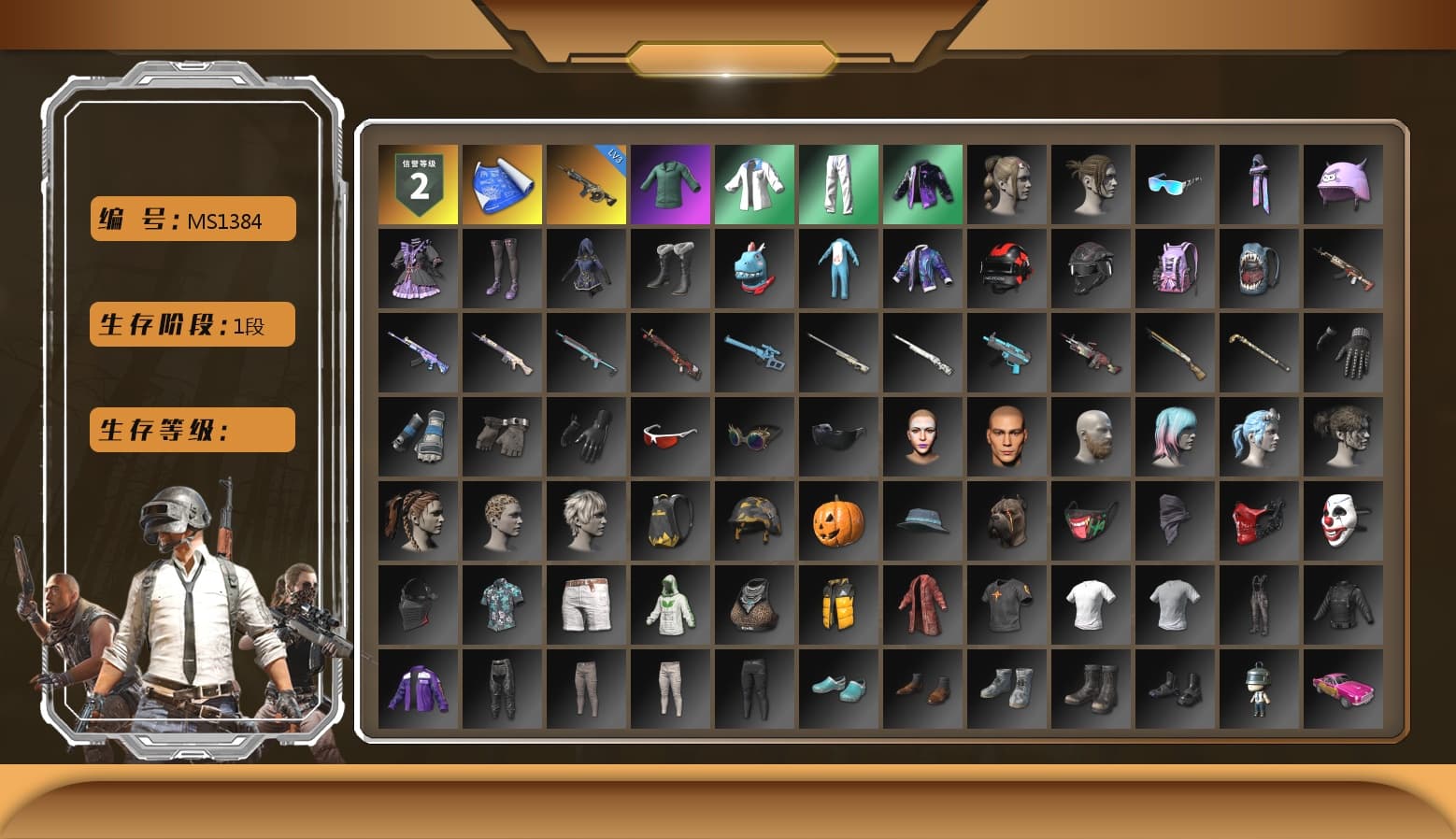
Task: Select the steampunk goggles item
Action: pos(754,436)
